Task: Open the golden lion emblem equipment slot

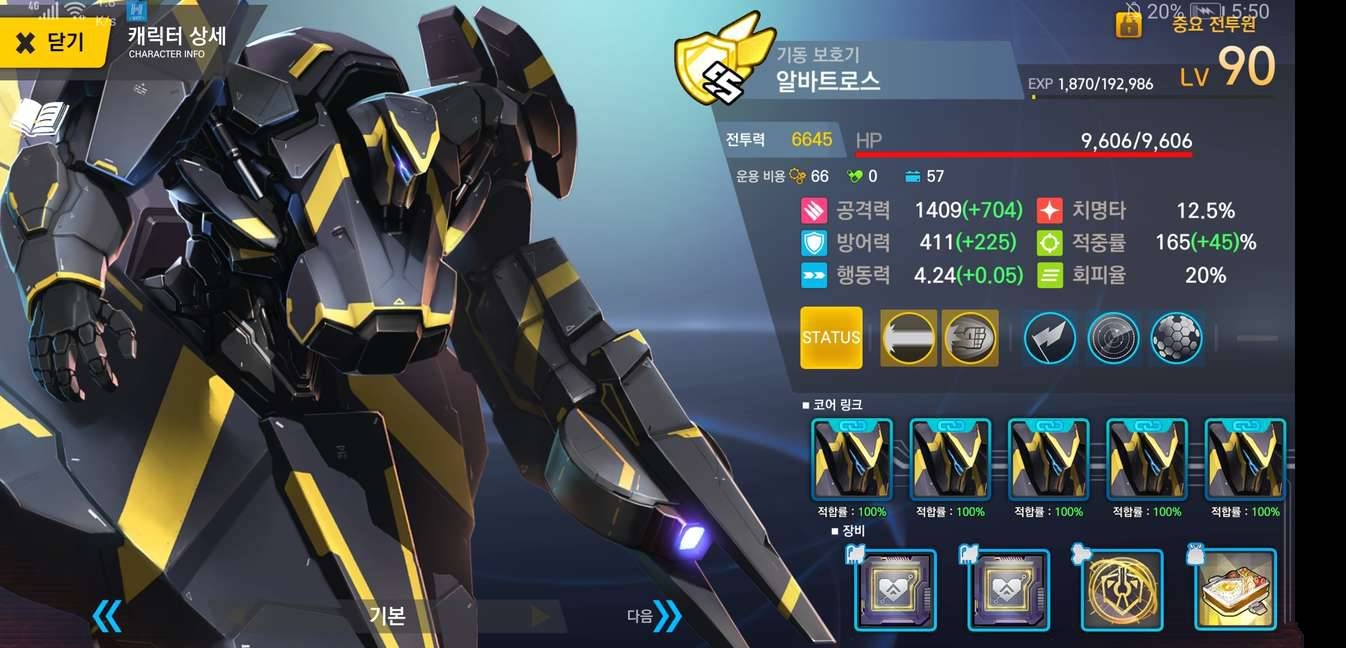Action: (x=1122, y=591)
